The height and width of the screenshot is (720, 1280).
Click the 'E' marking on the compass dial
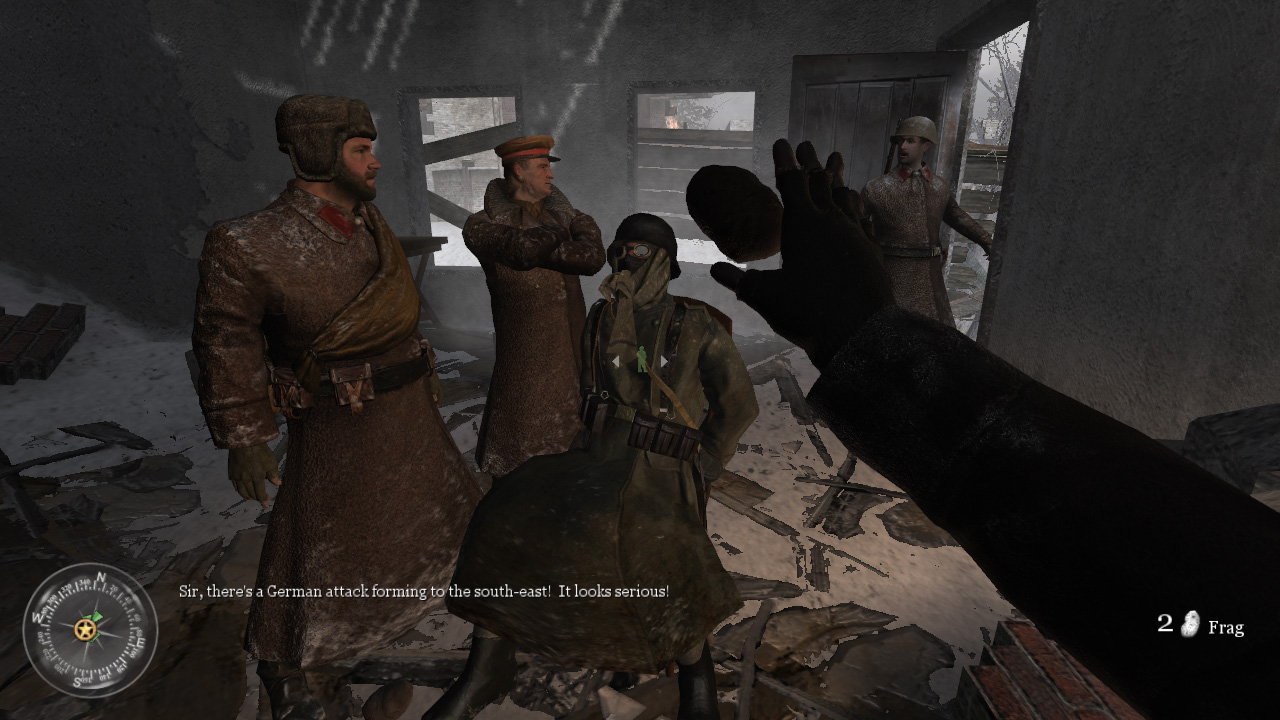[139, 642]
